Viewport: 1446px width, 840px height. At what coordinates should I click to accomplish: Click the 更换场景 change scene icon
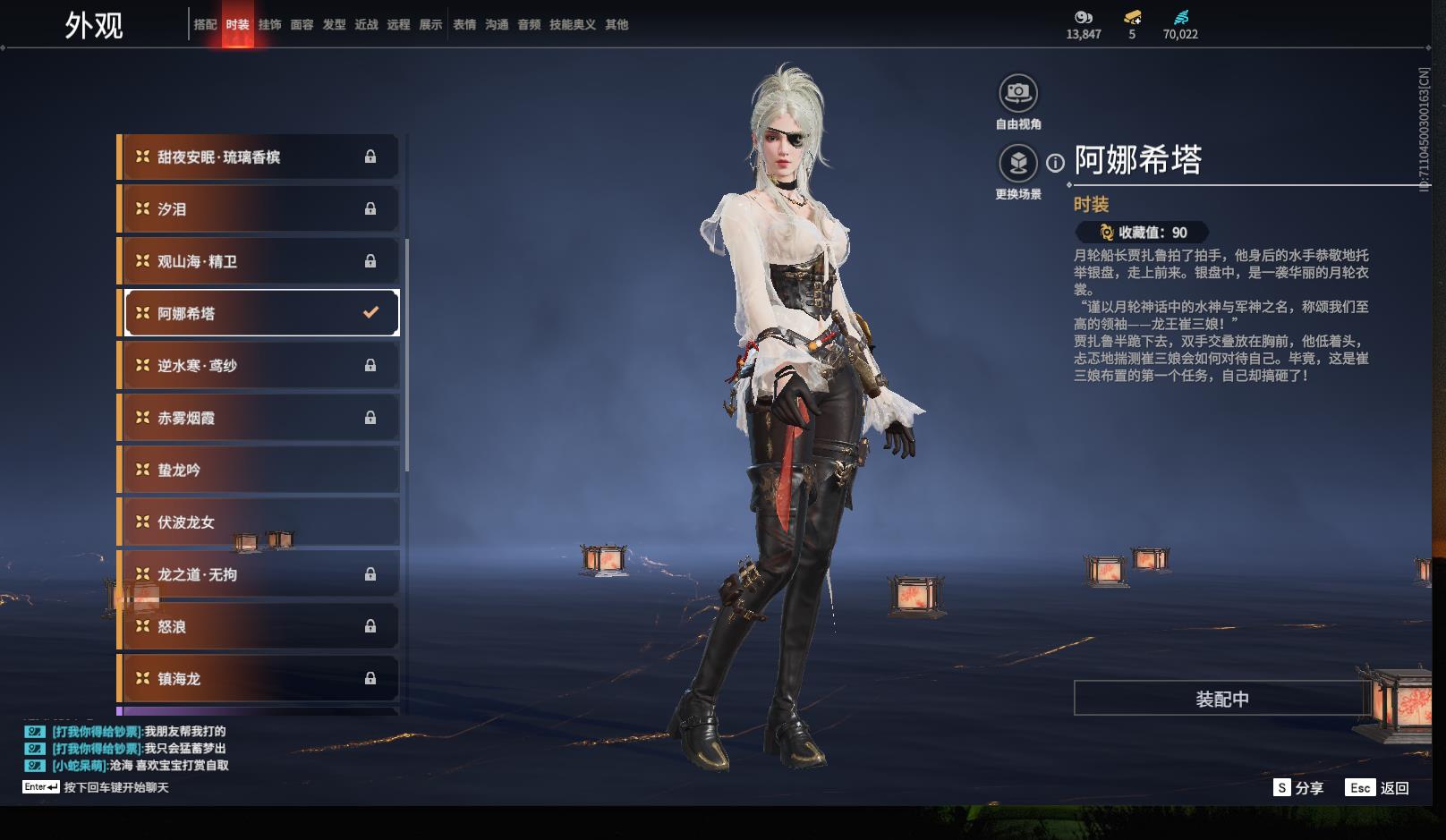tap(1017, 164)
